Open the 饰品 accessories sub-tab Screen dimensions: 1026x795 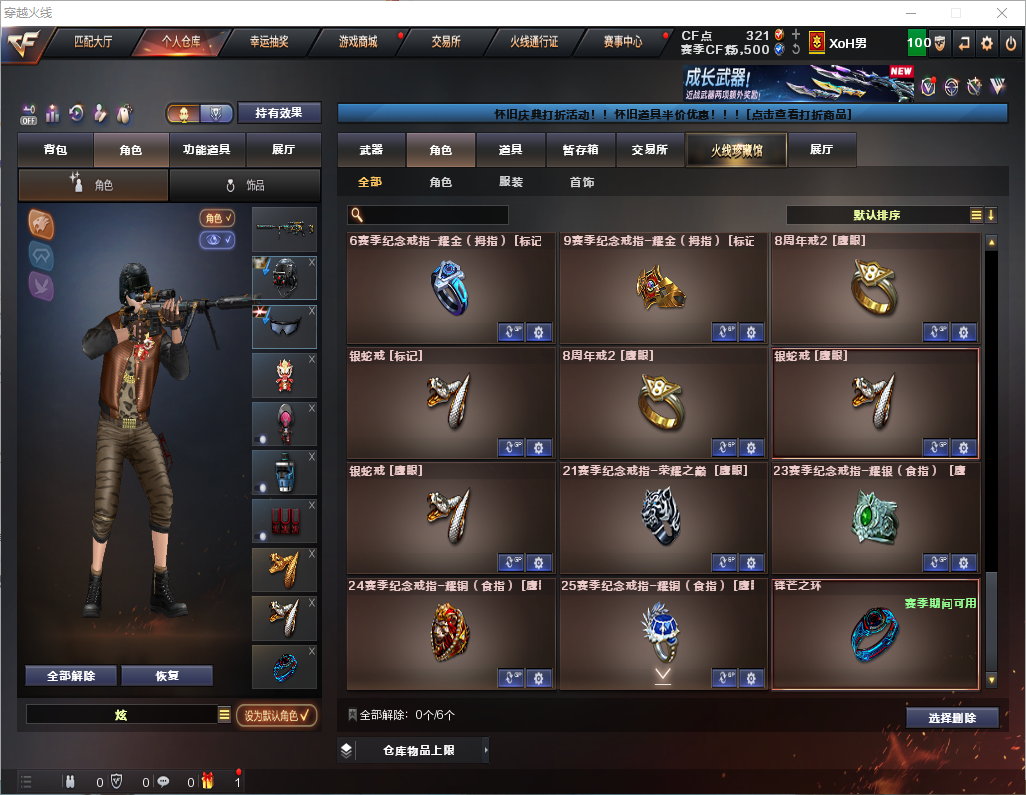245,185
